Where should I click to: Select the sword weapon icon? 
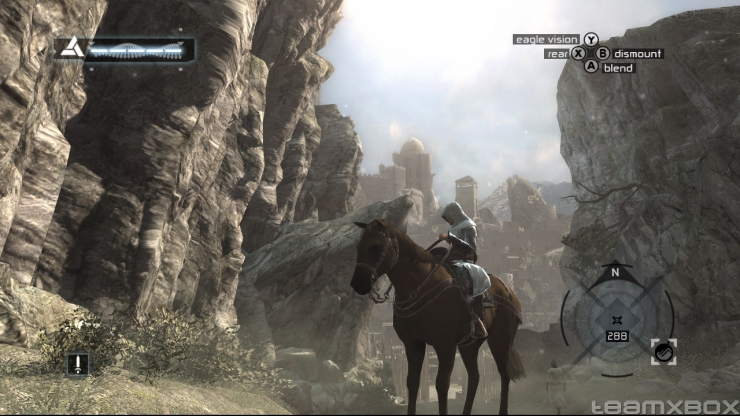[77, 364]
